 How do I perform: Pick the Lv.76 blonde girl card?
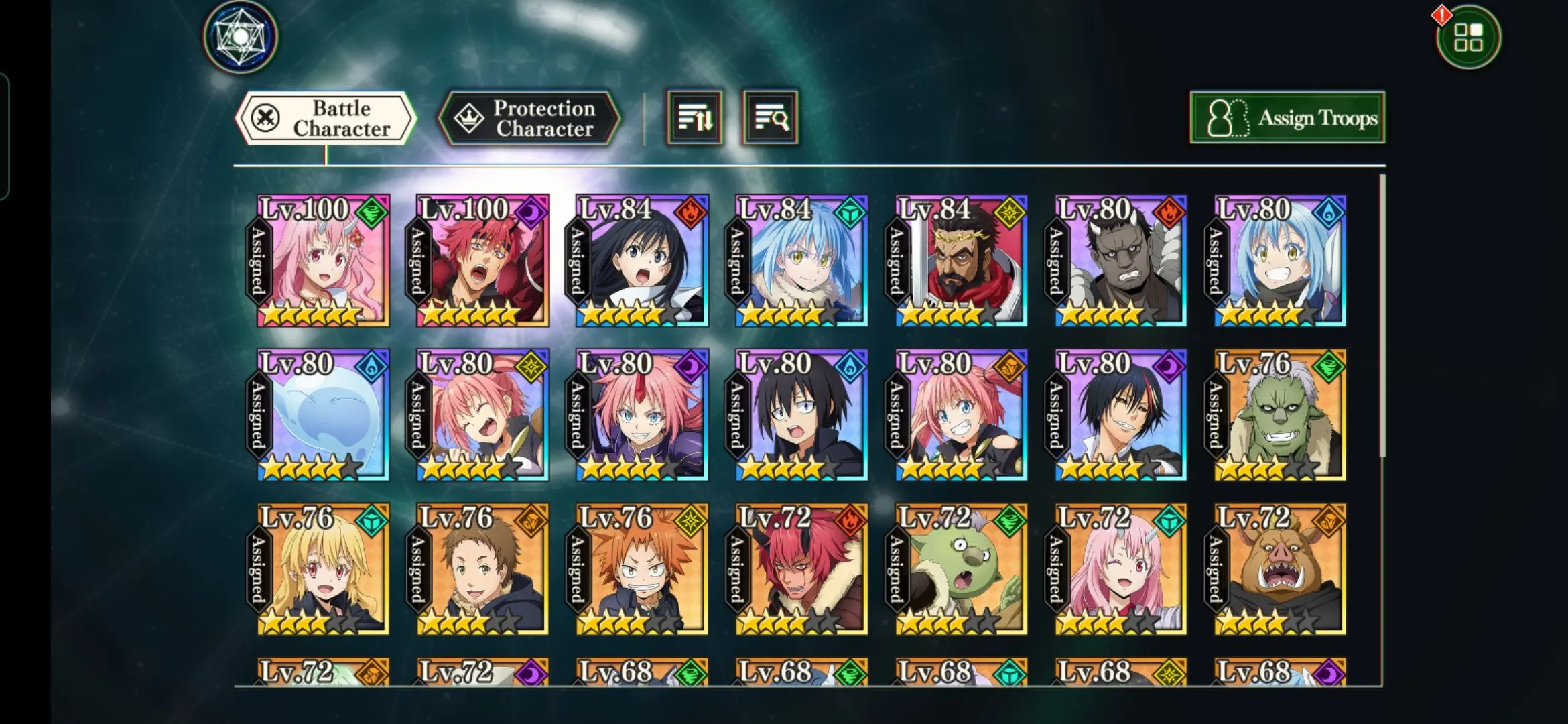click(x=323, y=569)
